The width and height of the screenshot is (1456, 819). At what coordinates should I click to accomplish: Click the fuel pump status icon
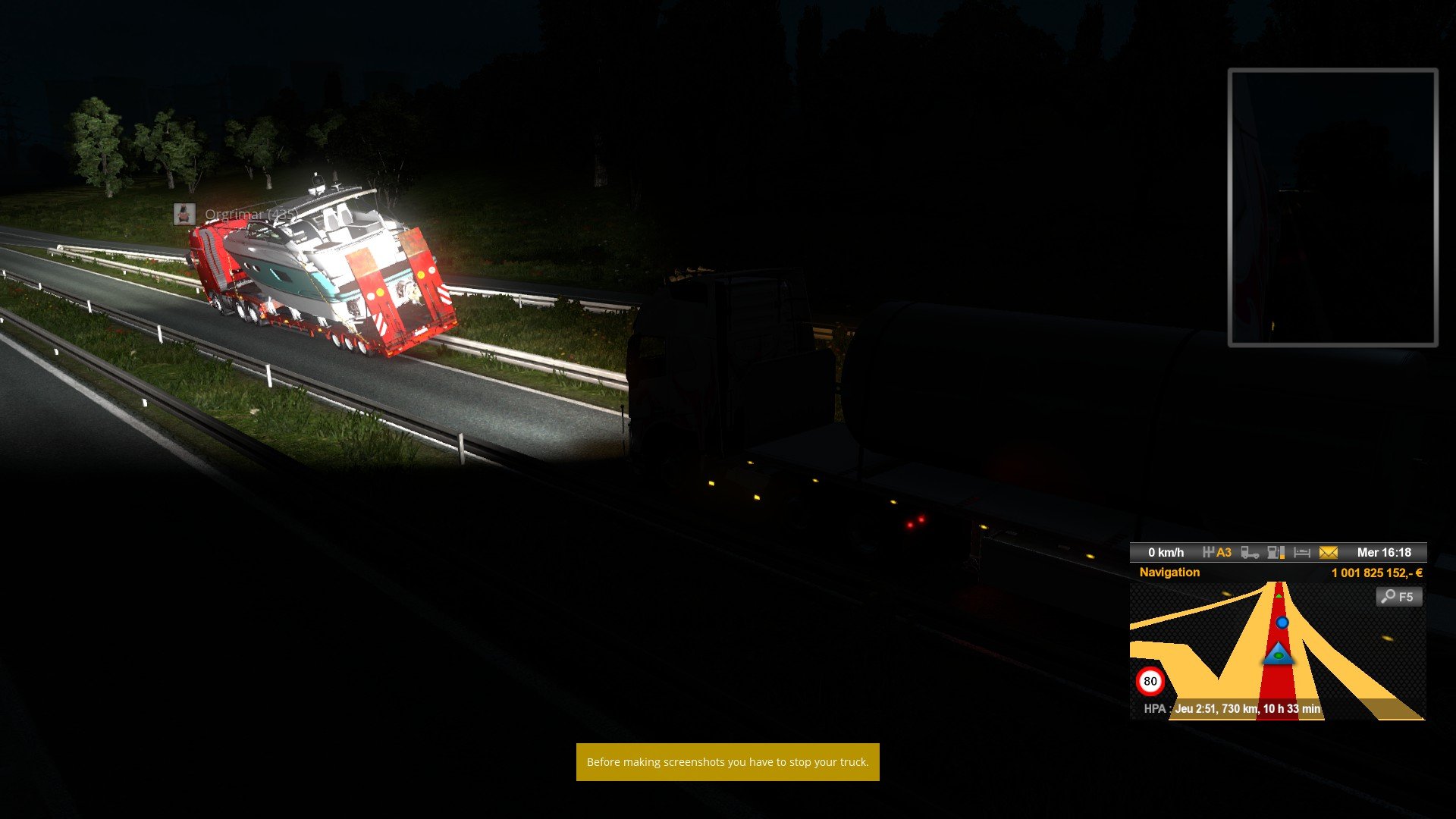(x=1276, y=553)
